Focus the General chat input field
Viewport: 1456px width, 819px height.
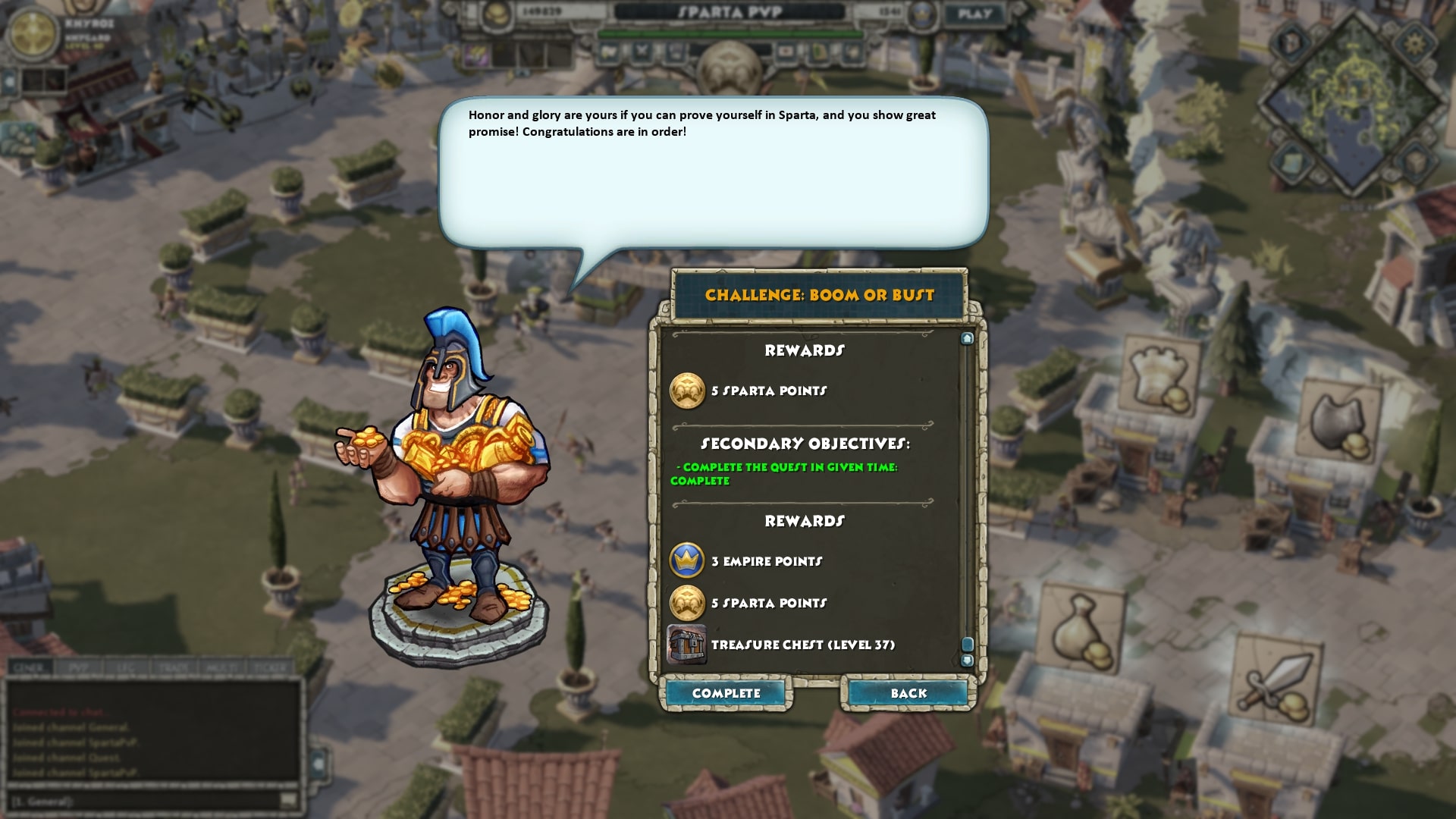(144, 801)
